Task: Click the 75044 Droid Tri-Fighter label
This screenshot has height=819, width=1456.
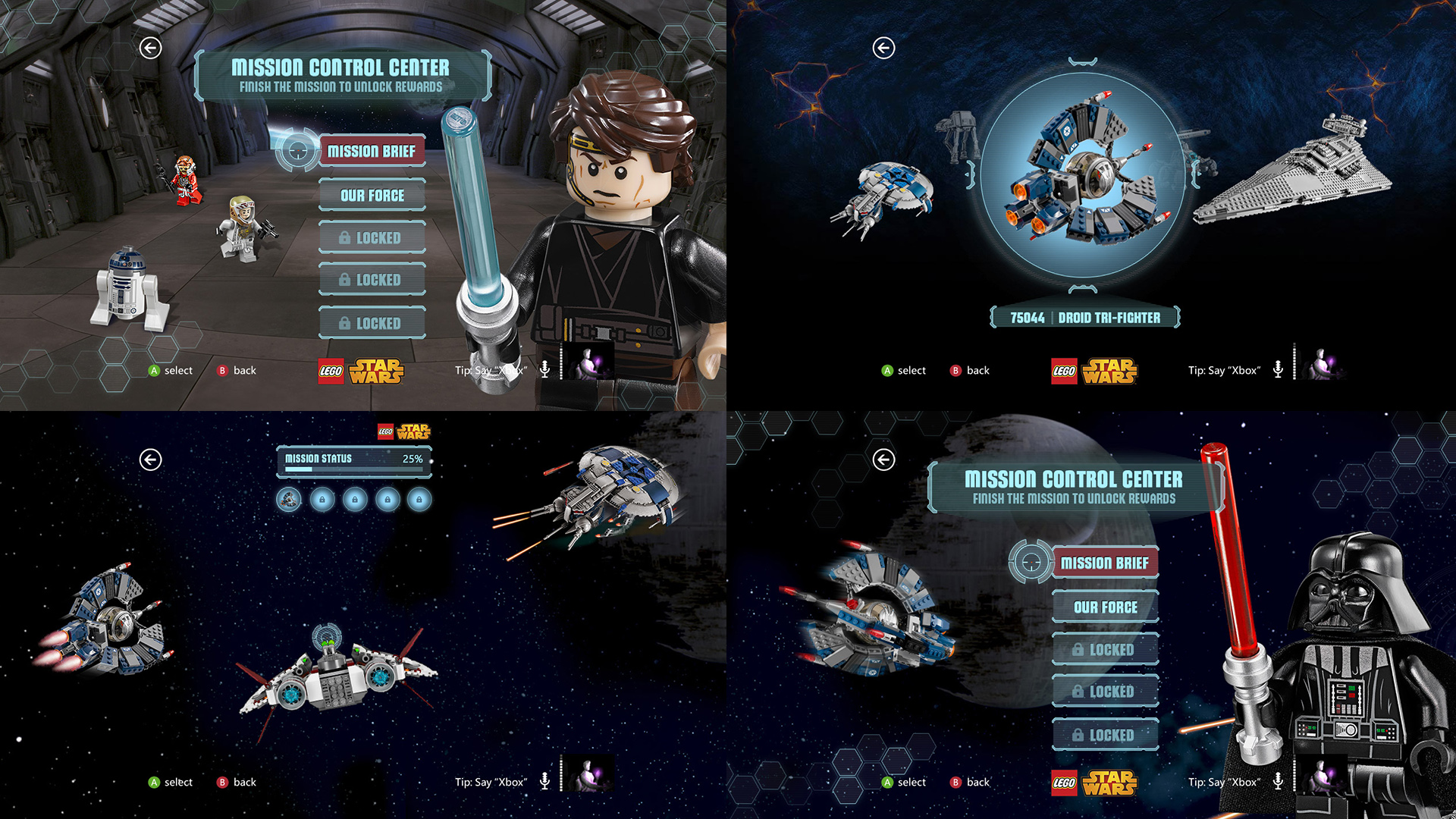Action: (1084, 318)
